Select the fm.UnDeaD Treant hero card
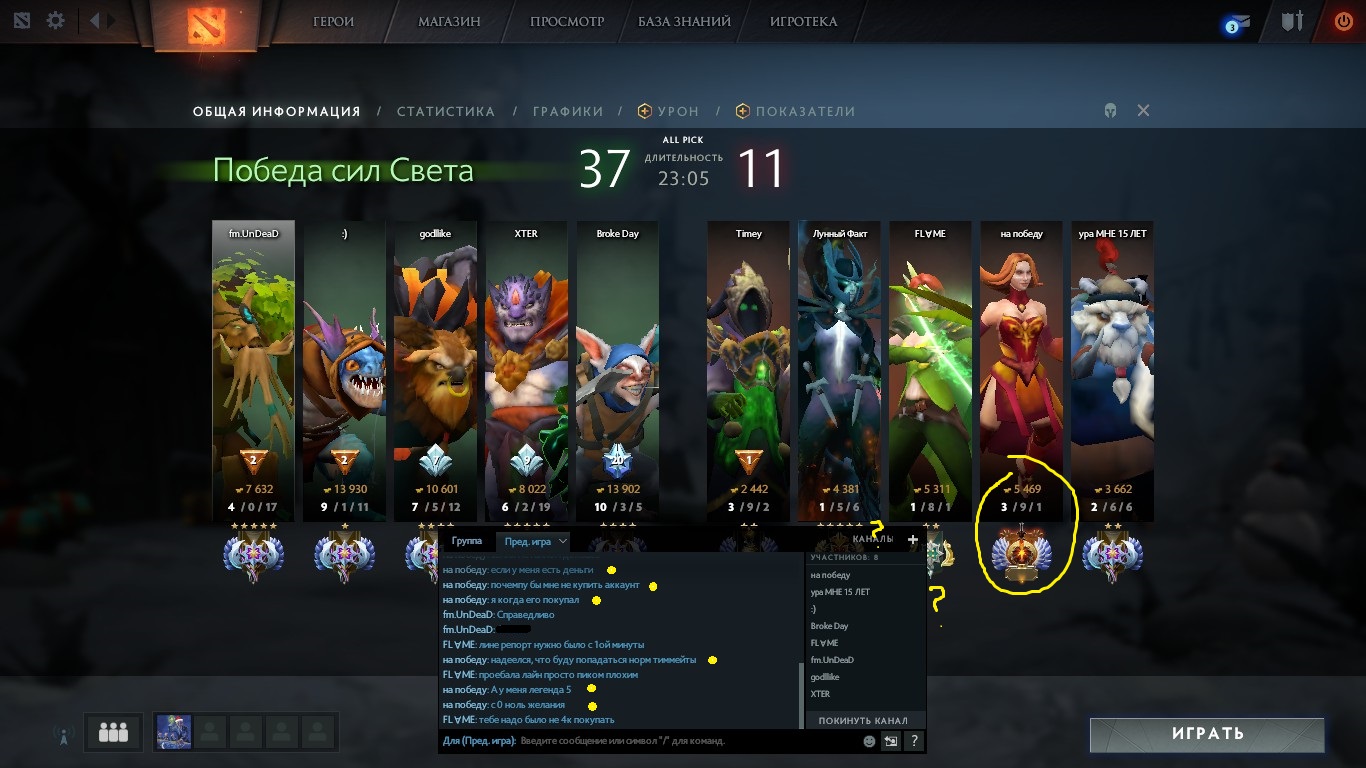This screenshot has width=1366, height=768. [253, 360]
